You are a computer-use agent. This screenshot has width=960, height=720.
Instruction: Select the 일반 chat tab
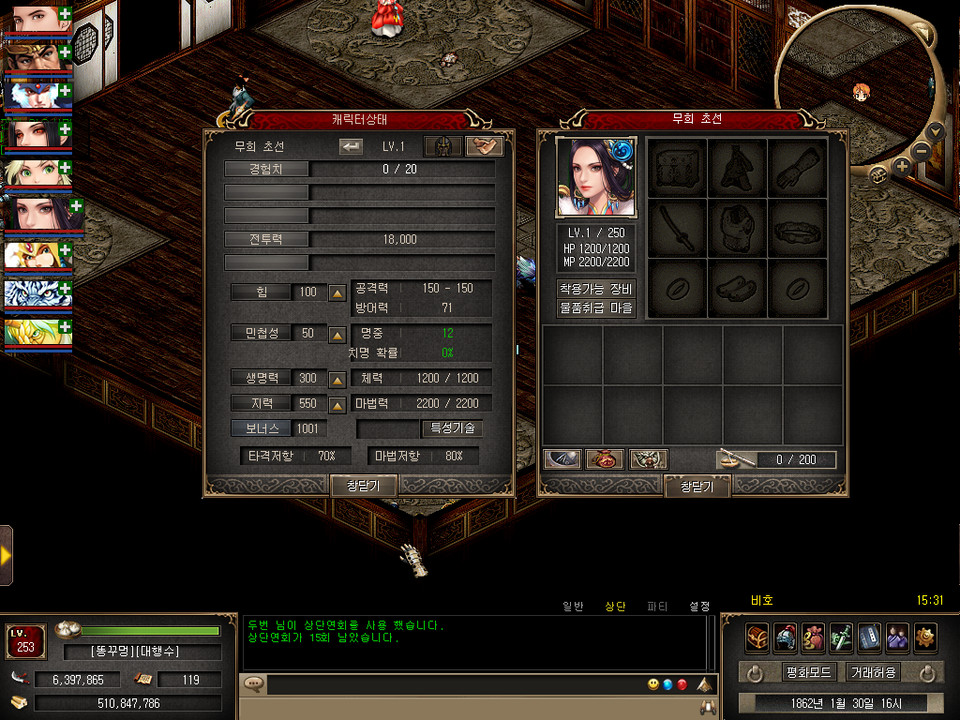[x=573, y=606]
